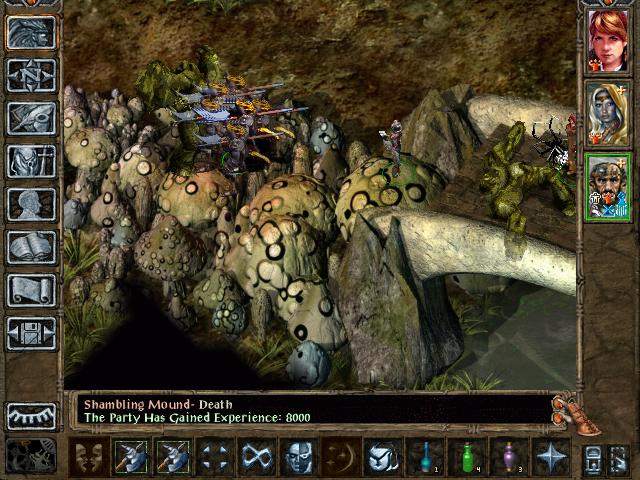Open the inventory screen
This screenshot has width=640, height=480.
coord(32,162)
